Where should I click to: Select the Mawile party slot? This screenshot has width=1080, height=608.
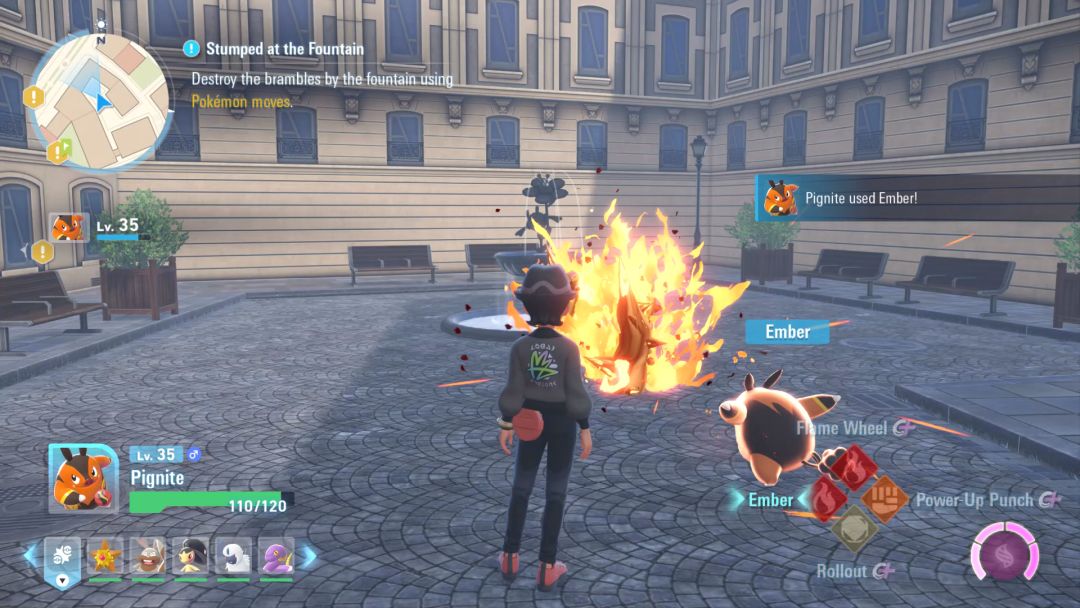[190, 556]
